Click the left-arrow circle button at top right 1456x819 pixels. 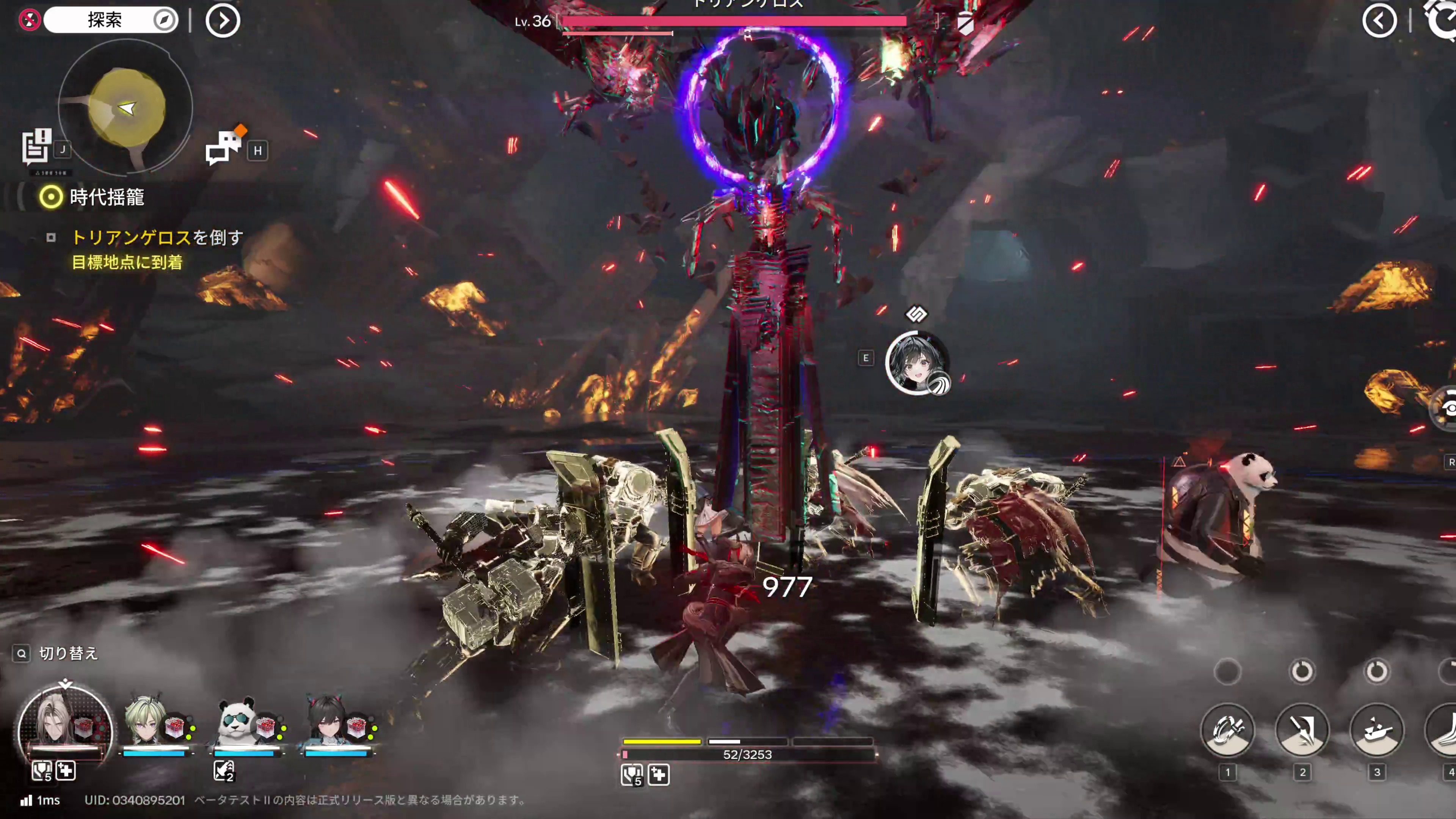pyautogui.click(x=1379, y=21)
